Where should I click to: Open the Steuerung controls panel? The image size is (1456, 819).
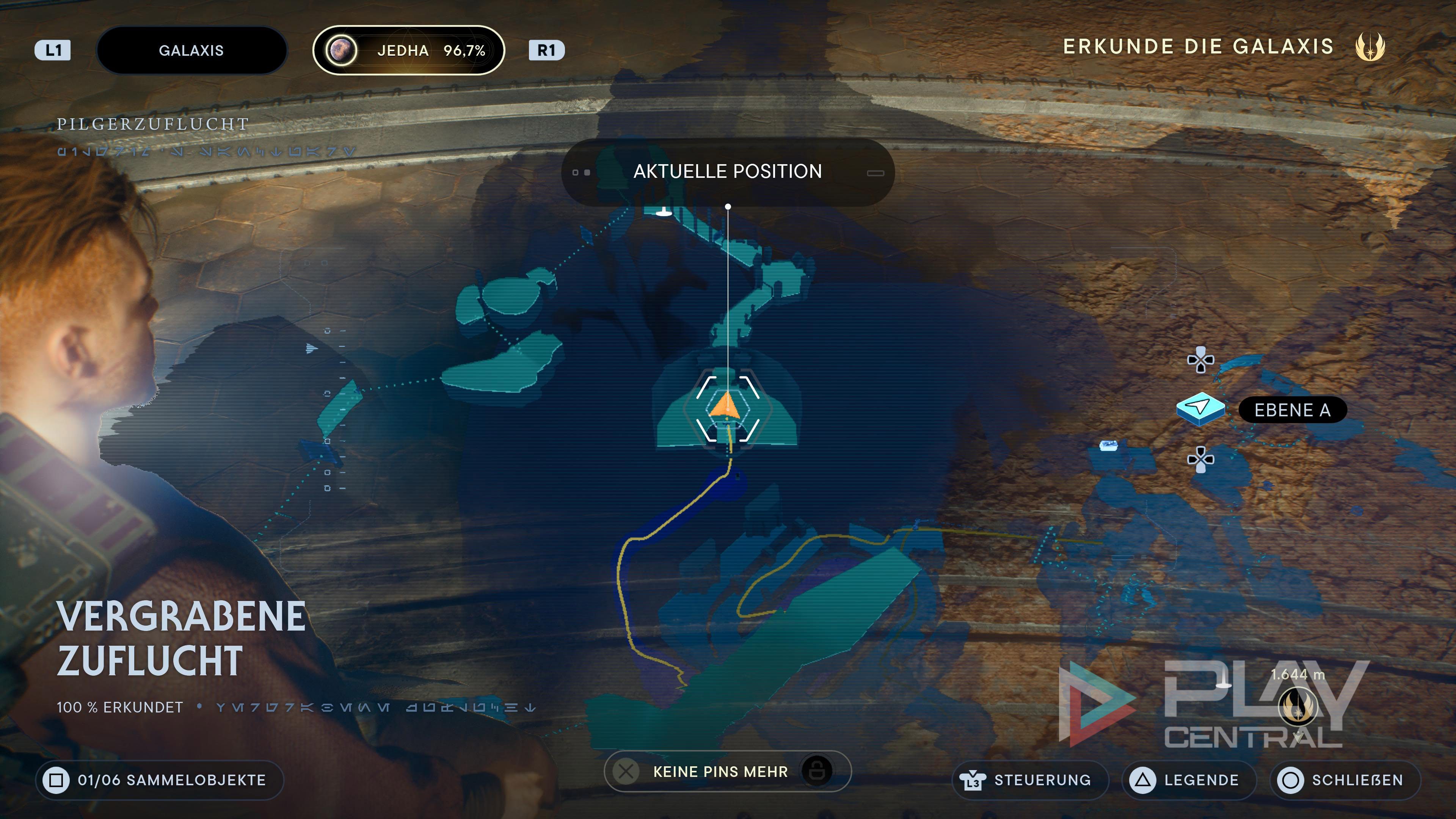point(1031,780)
